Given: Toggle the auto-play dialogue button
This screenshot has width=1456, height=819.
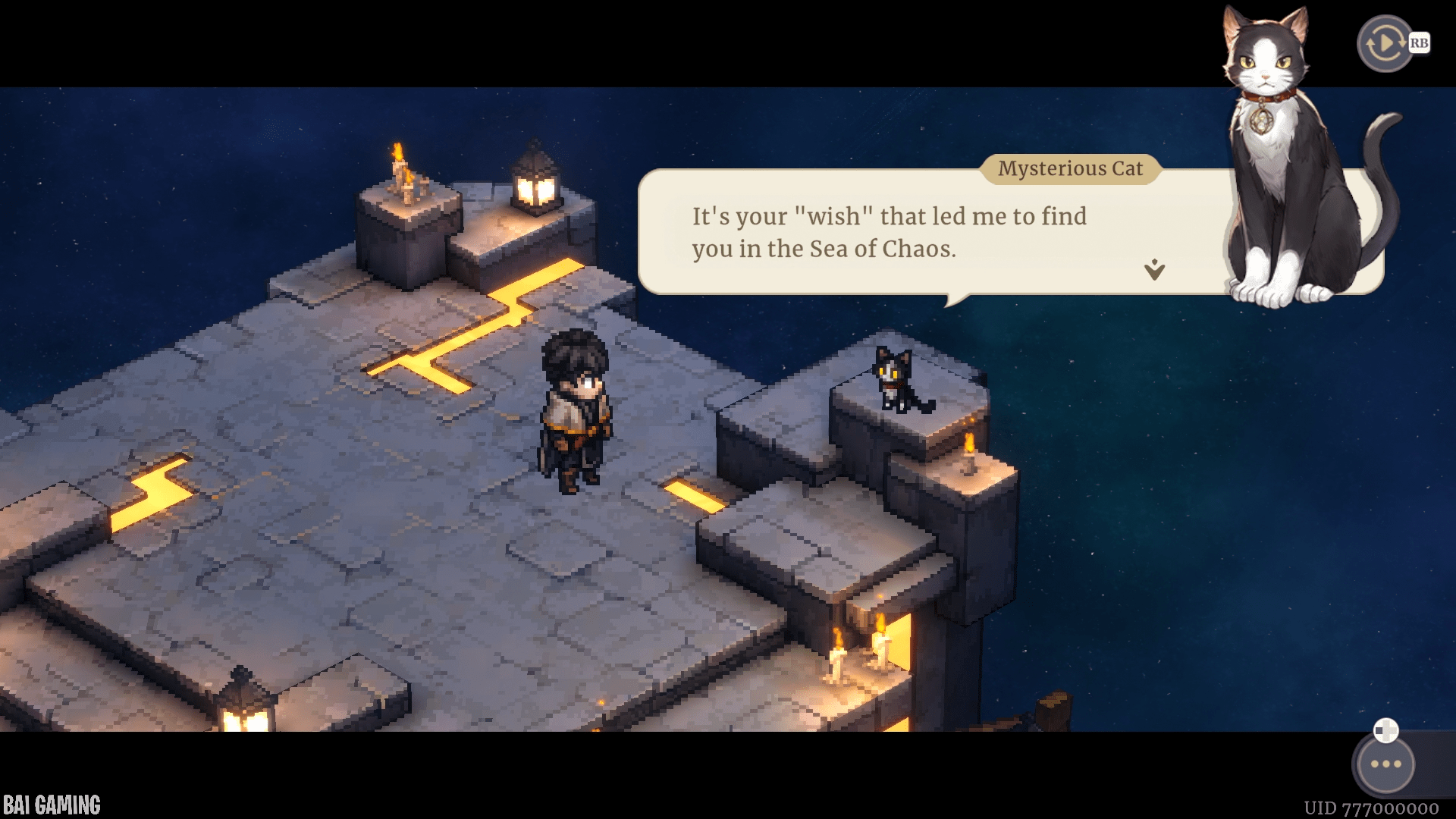Looking at the screenshot, I should coord(1385,44).
